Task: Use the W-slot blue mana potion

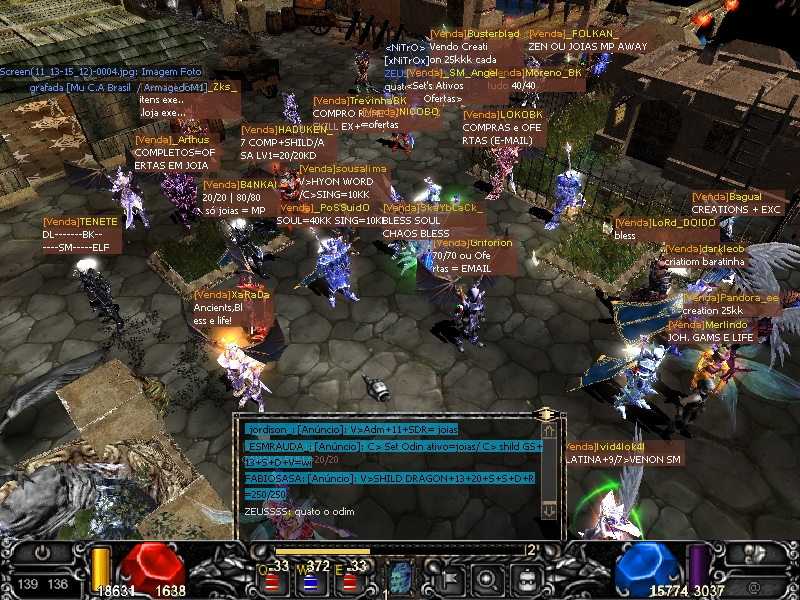Action: [x=310, y=579]
